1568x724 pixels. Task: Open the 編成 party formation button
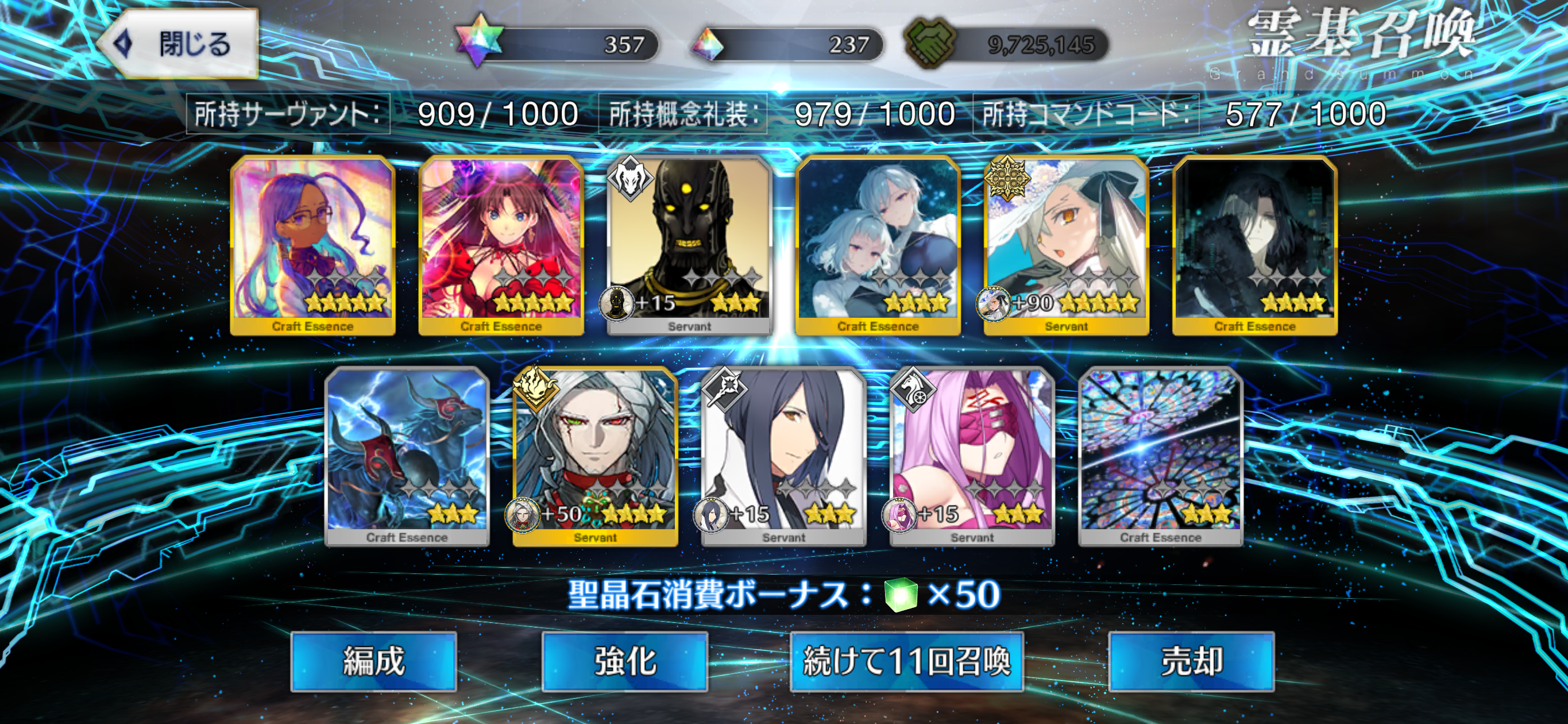pos(373,661)
